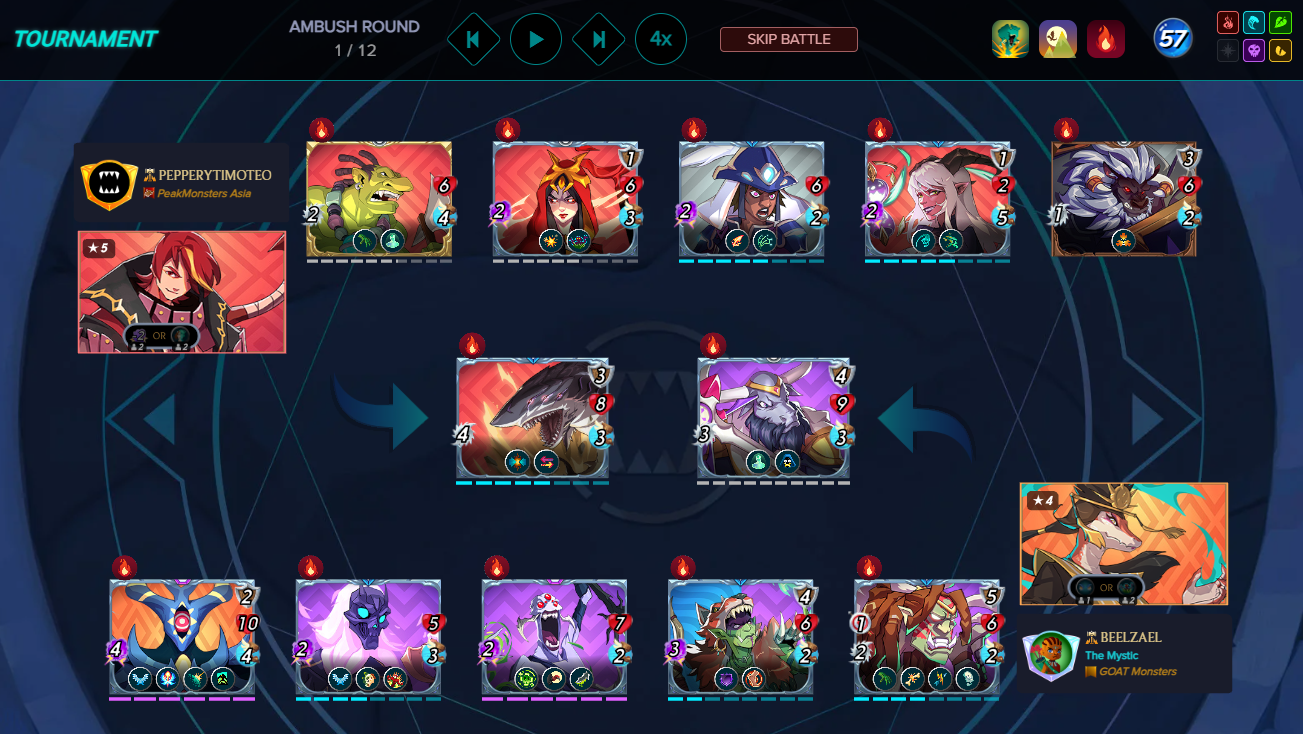This screenshot has height=734, width=1303.
Task: Select the purple ghost skull card
Action: pyautogui.click(x=368, y=636)
